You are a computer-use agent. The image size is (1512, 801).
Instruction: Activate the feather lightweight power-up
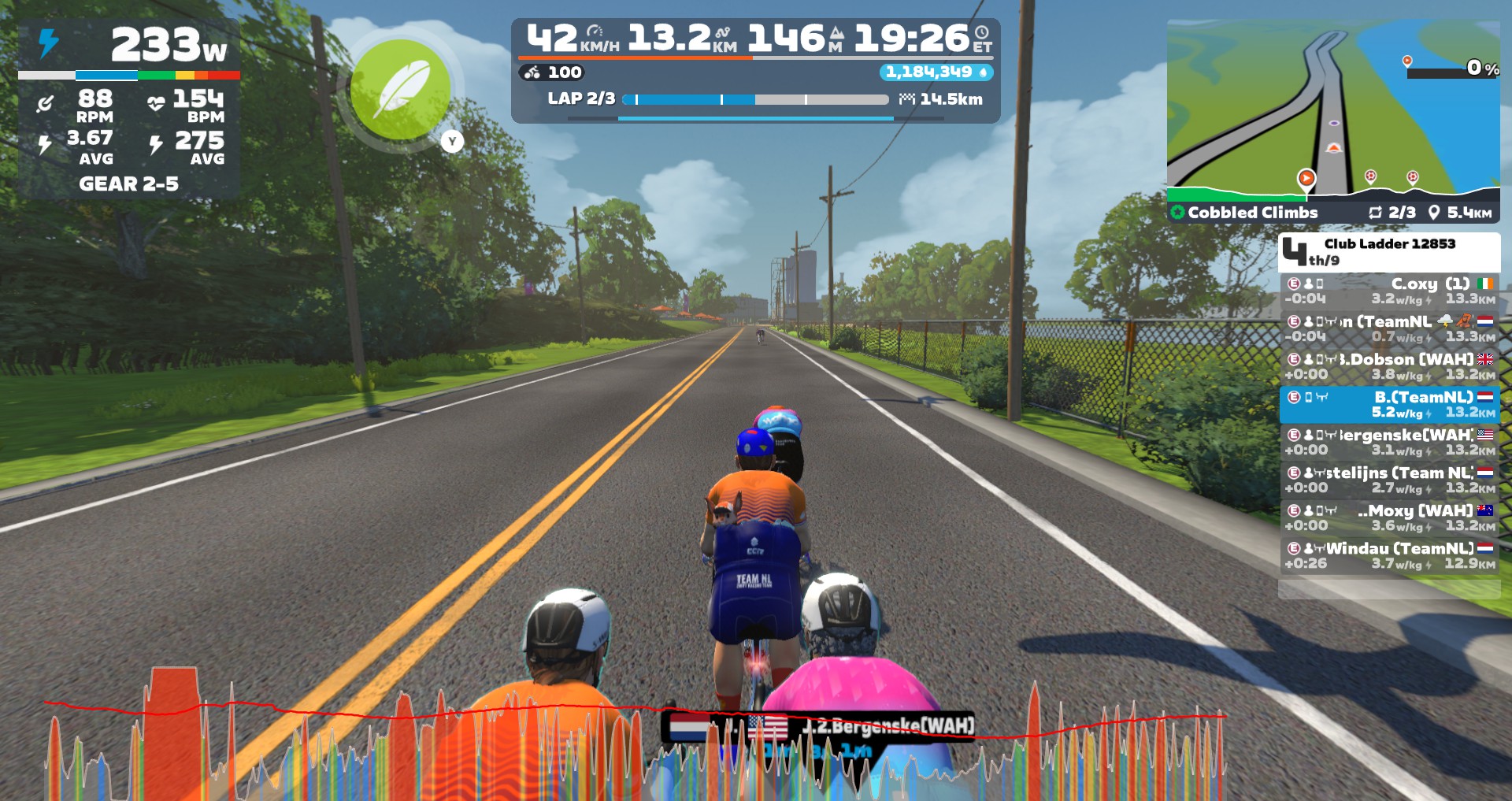point(401,90)
